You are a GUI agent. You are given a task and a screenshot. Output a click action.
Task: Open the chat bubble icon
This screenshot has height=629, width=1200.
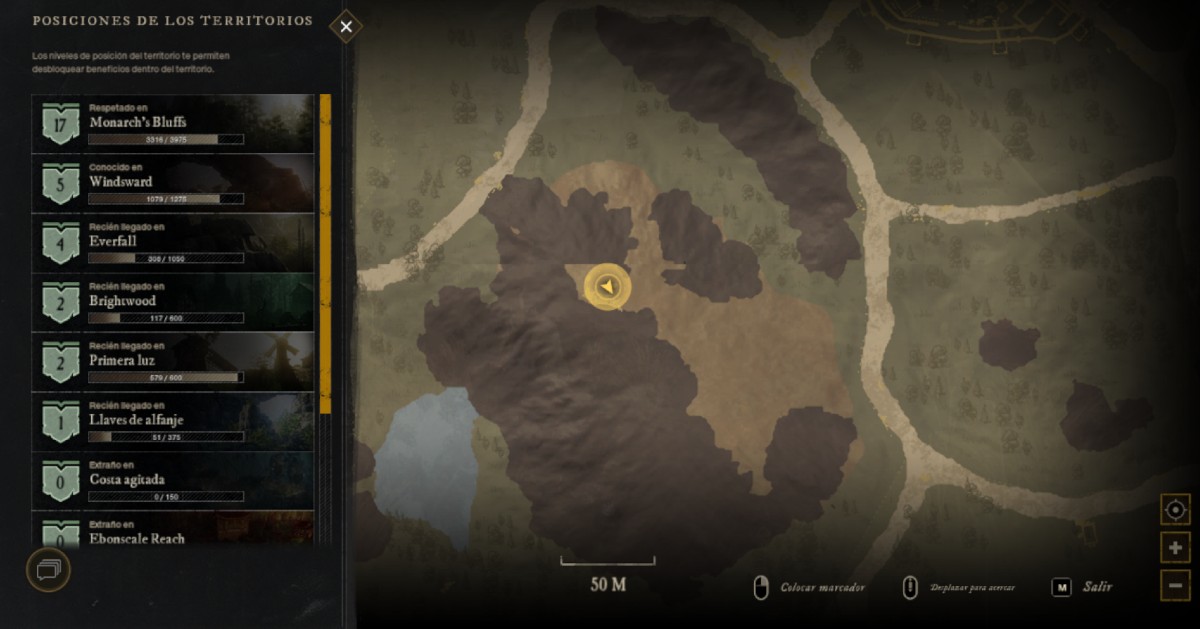48,570
